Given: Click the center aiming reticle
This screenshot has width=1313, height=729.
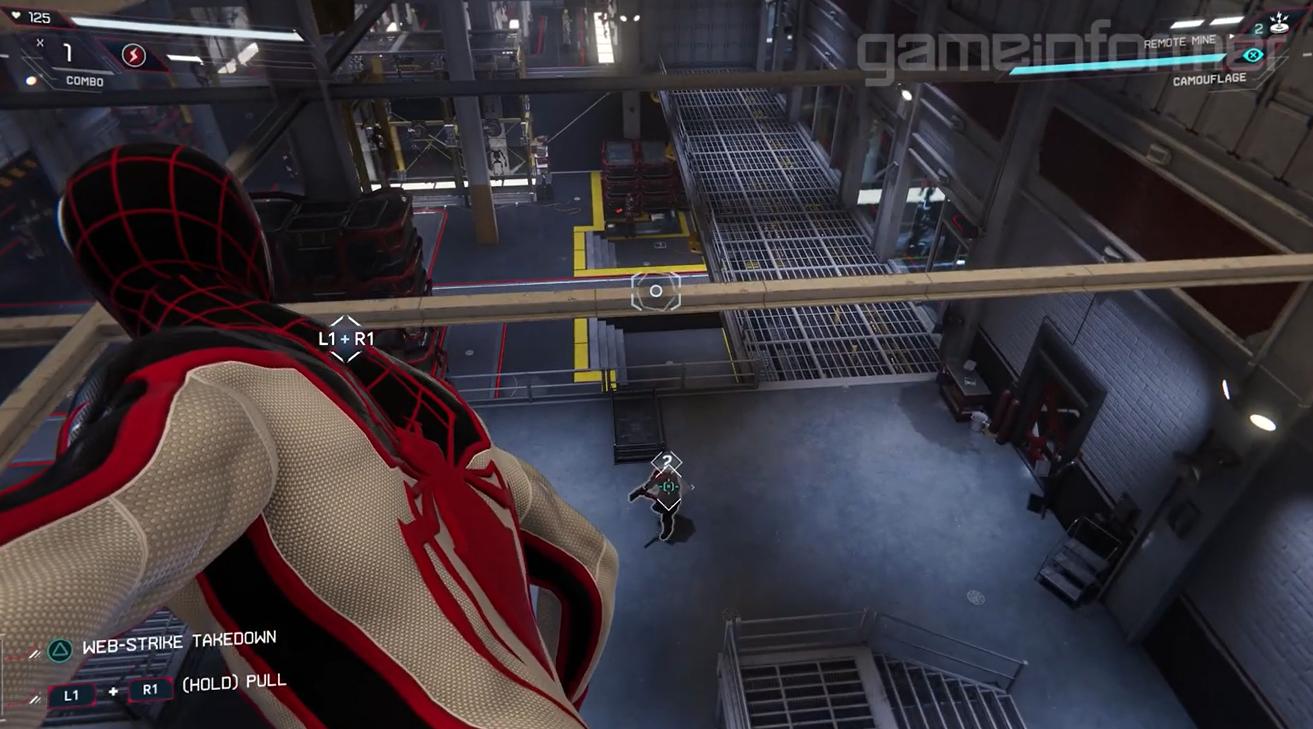Looking at the screenshot, I should click(x=656, y=291).
